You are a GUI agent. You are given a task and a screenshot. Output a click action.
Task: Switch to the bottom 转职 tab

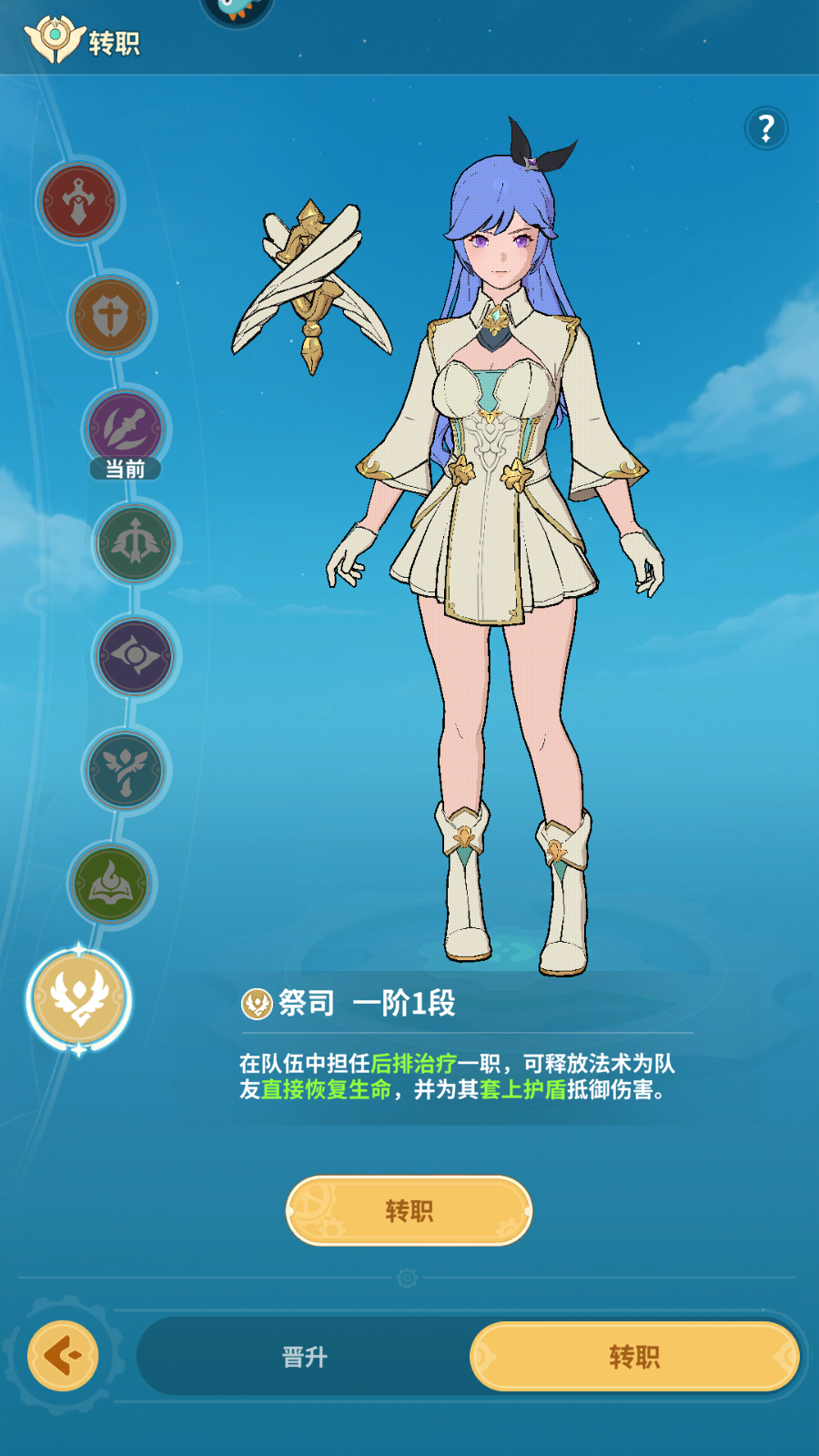click(x=634, y=1357)
